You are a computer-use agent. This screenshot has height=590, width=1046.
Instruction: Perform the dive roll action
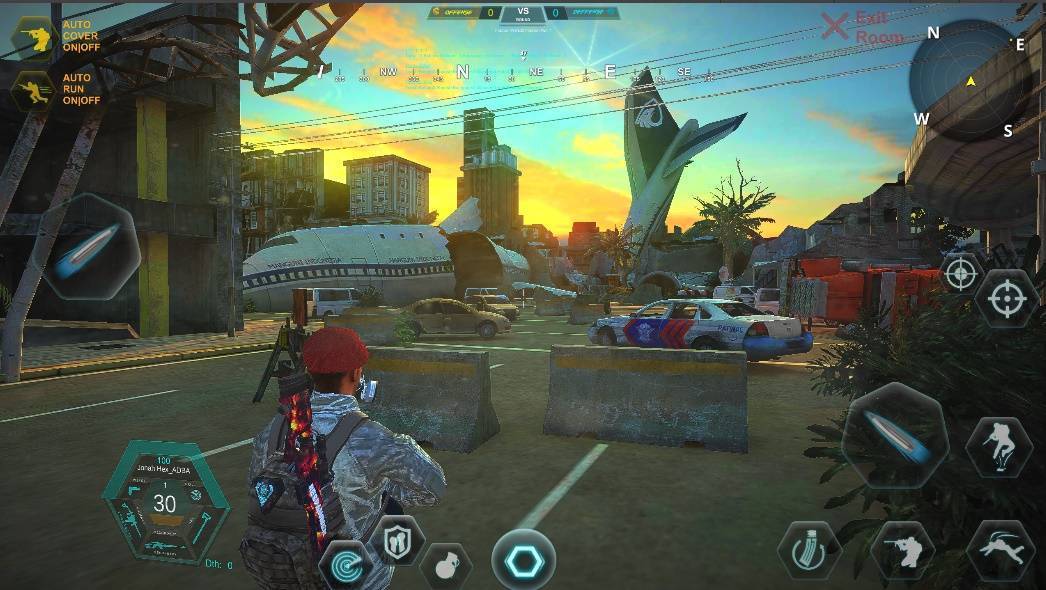pyautogui.click(x=999, y=551)
